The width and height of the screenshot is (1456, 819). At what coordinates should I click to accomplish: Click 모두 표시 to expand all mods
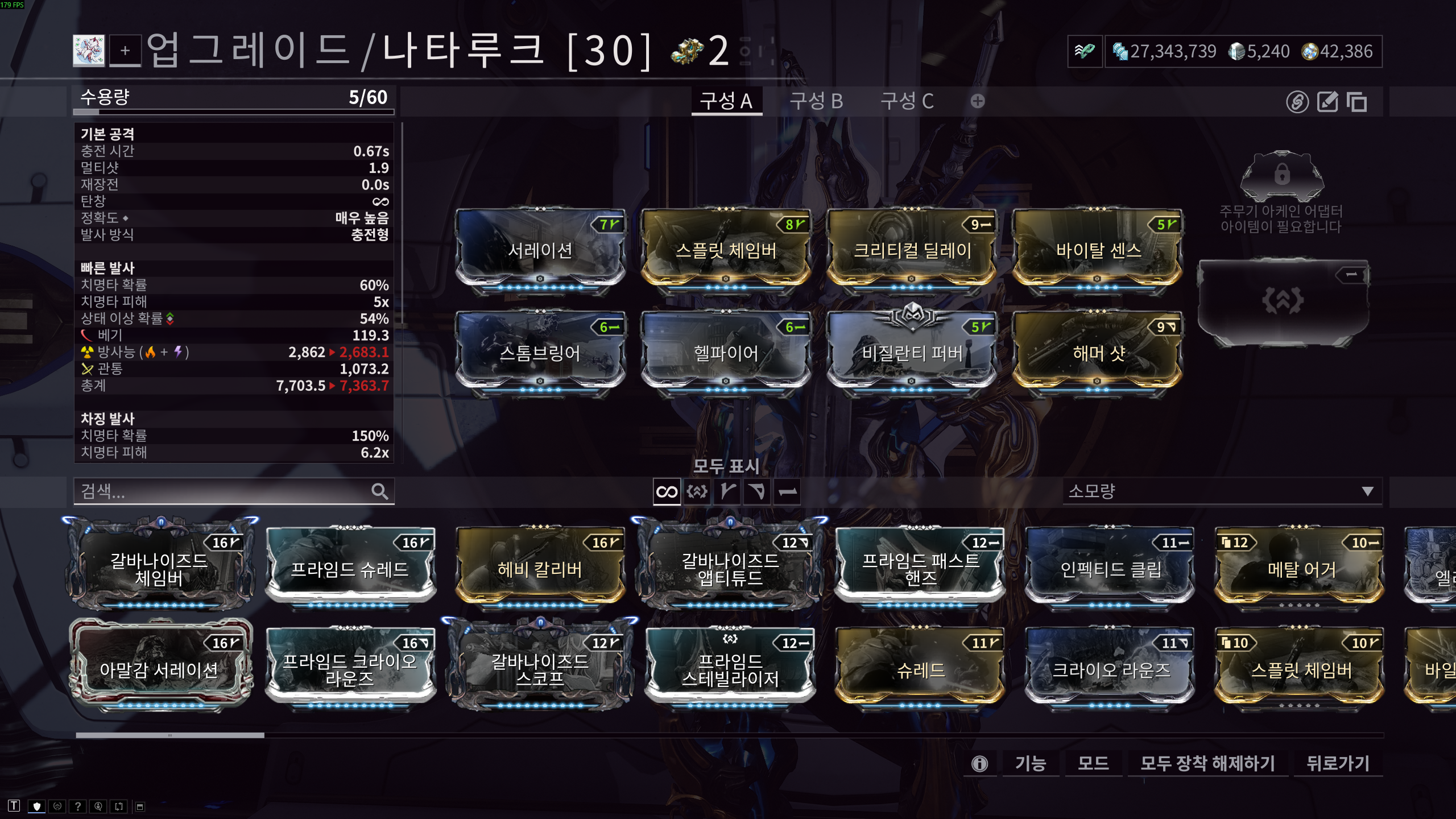[x=727, y=465]
